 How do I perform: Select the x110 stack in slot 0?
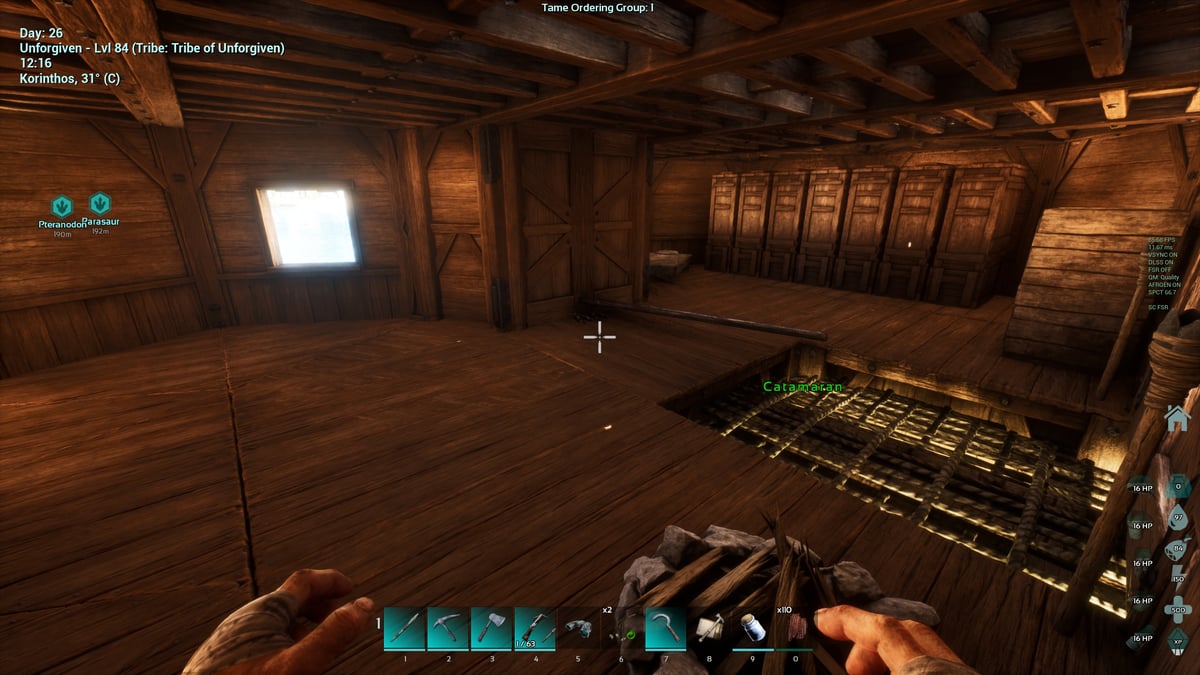795,628
